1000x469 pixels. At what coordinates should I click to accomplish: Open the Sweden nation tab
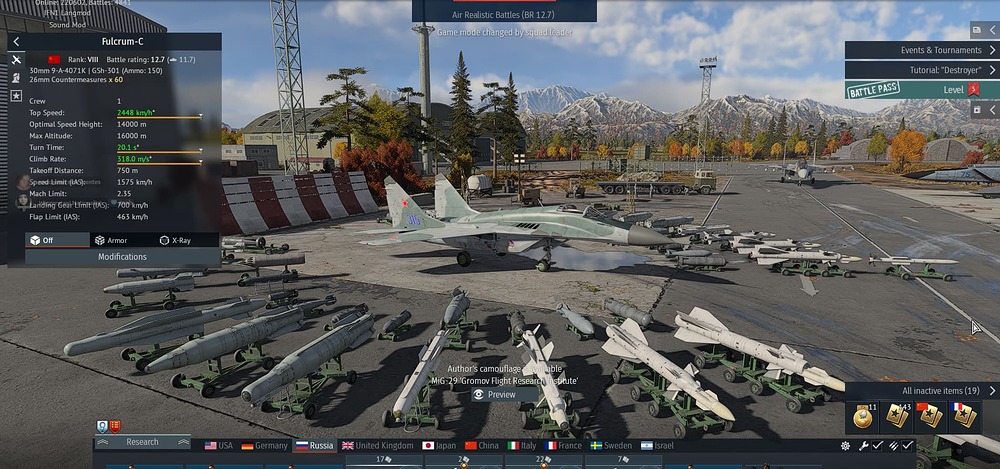[612, 445]
